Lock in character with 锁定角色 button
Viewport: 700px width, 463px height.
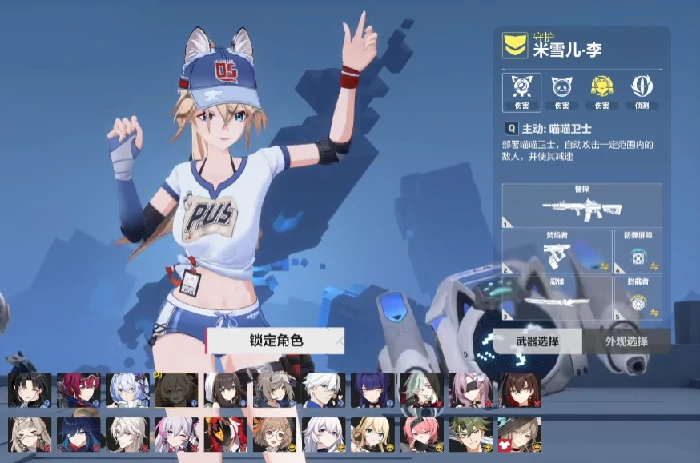click(275, 341)
